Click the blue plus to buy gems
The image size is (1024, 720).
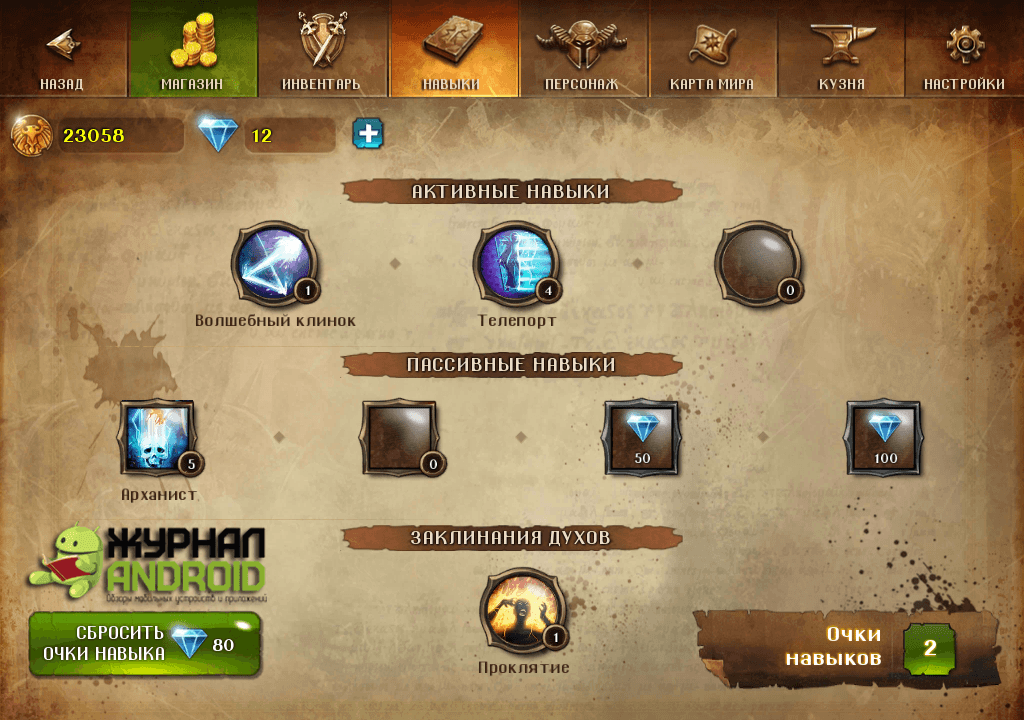coord(368,134)
